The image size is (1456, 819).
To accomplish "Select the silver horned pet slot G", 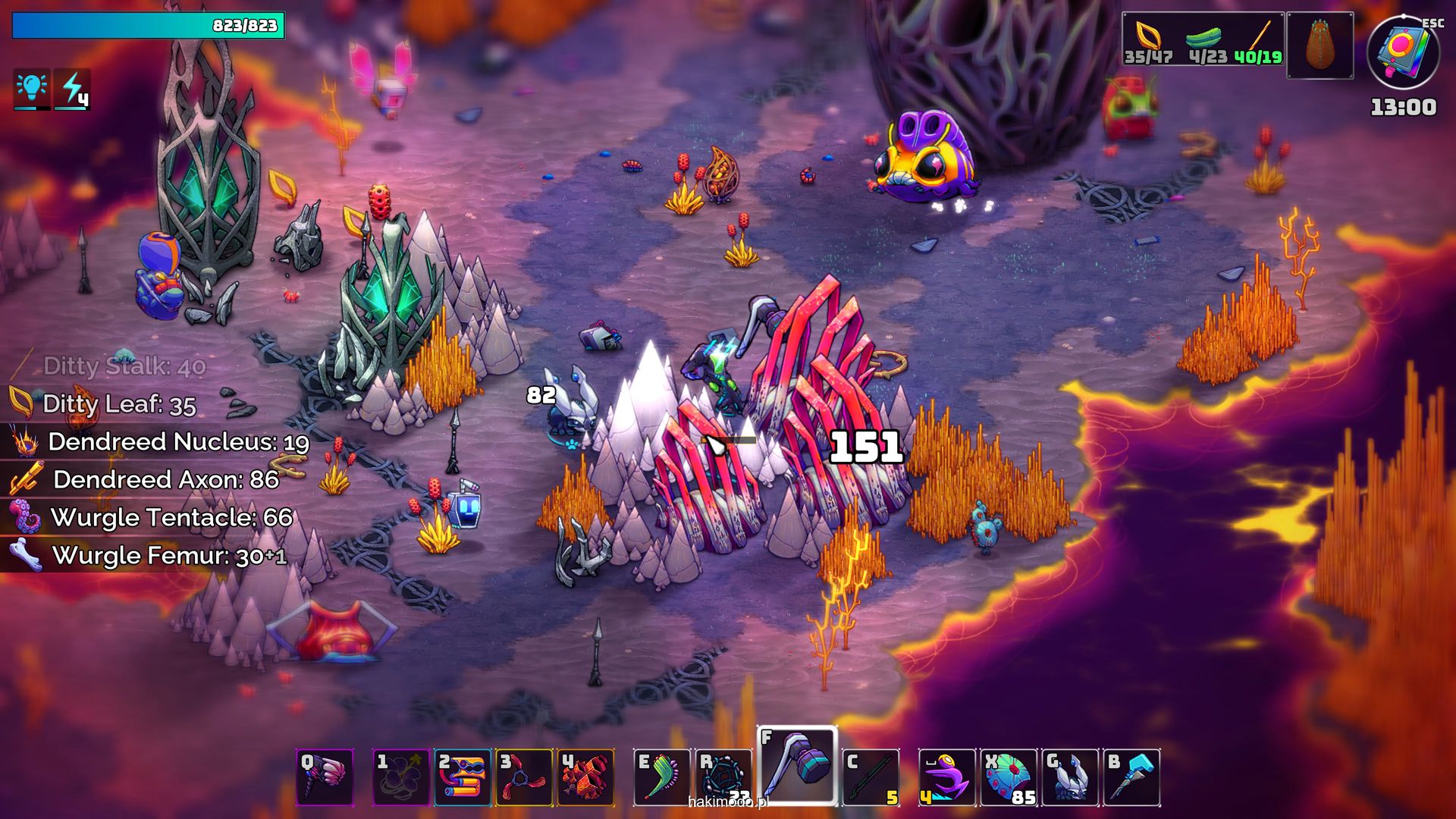I will (x=1070, y=777).
